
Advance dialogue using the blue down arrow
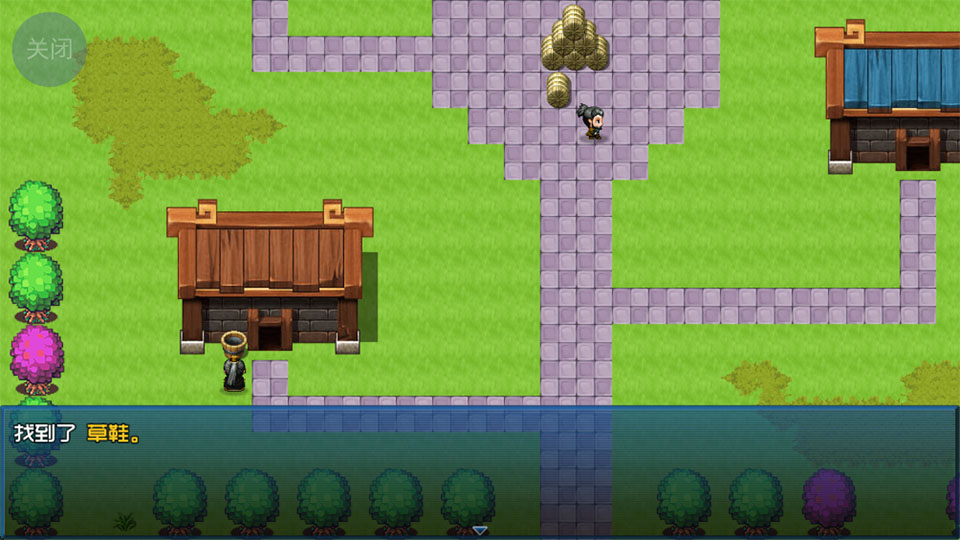click(479, 530)
